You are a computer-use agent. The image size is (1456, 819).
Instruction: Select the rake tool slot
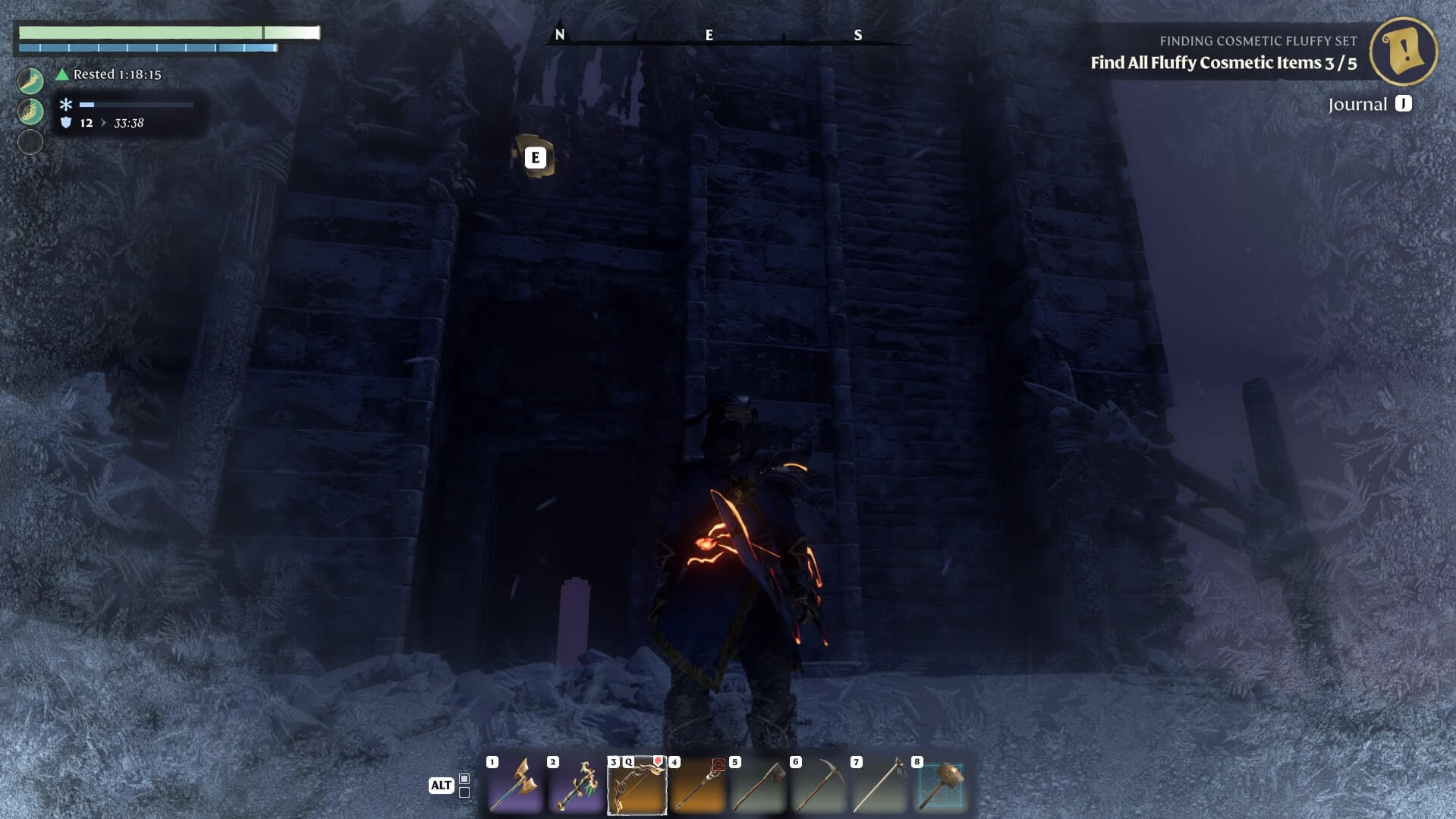[x=879, y=785]
